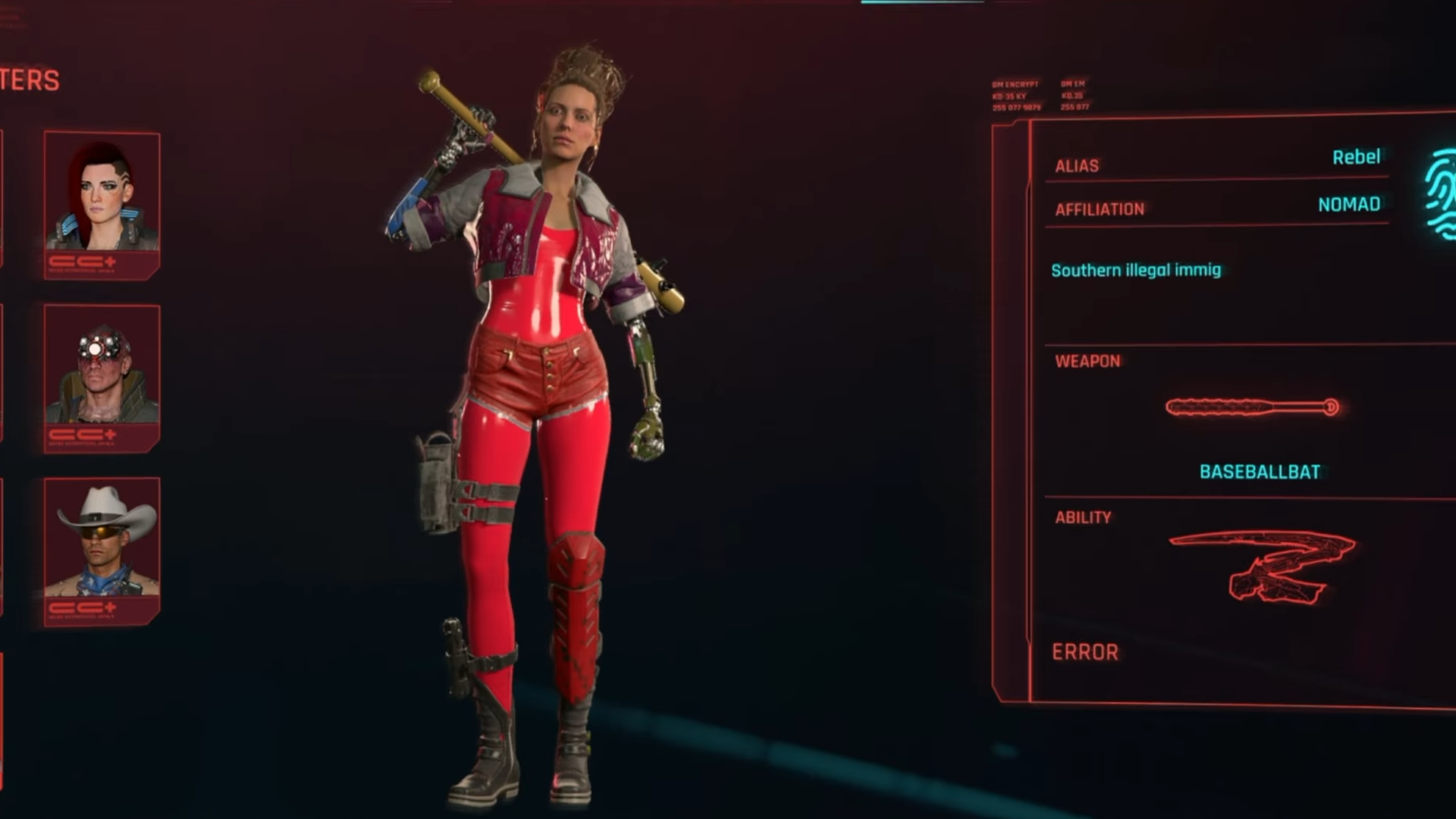
Task: Select the mantis blade ability icon
Action: point(1263,565)
